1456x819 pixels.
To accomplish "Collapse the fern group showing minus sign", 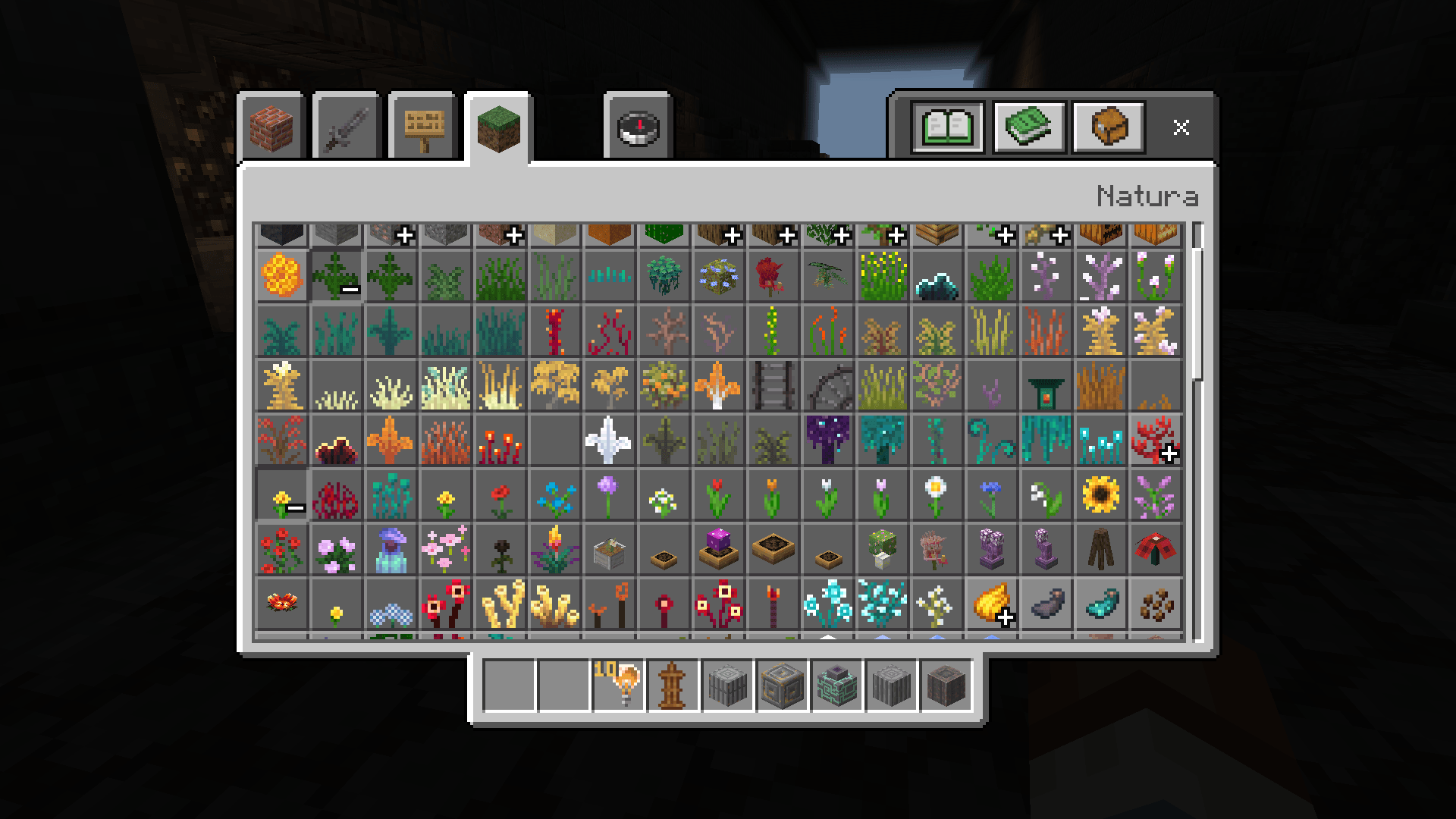I will [x=337, y=277].
